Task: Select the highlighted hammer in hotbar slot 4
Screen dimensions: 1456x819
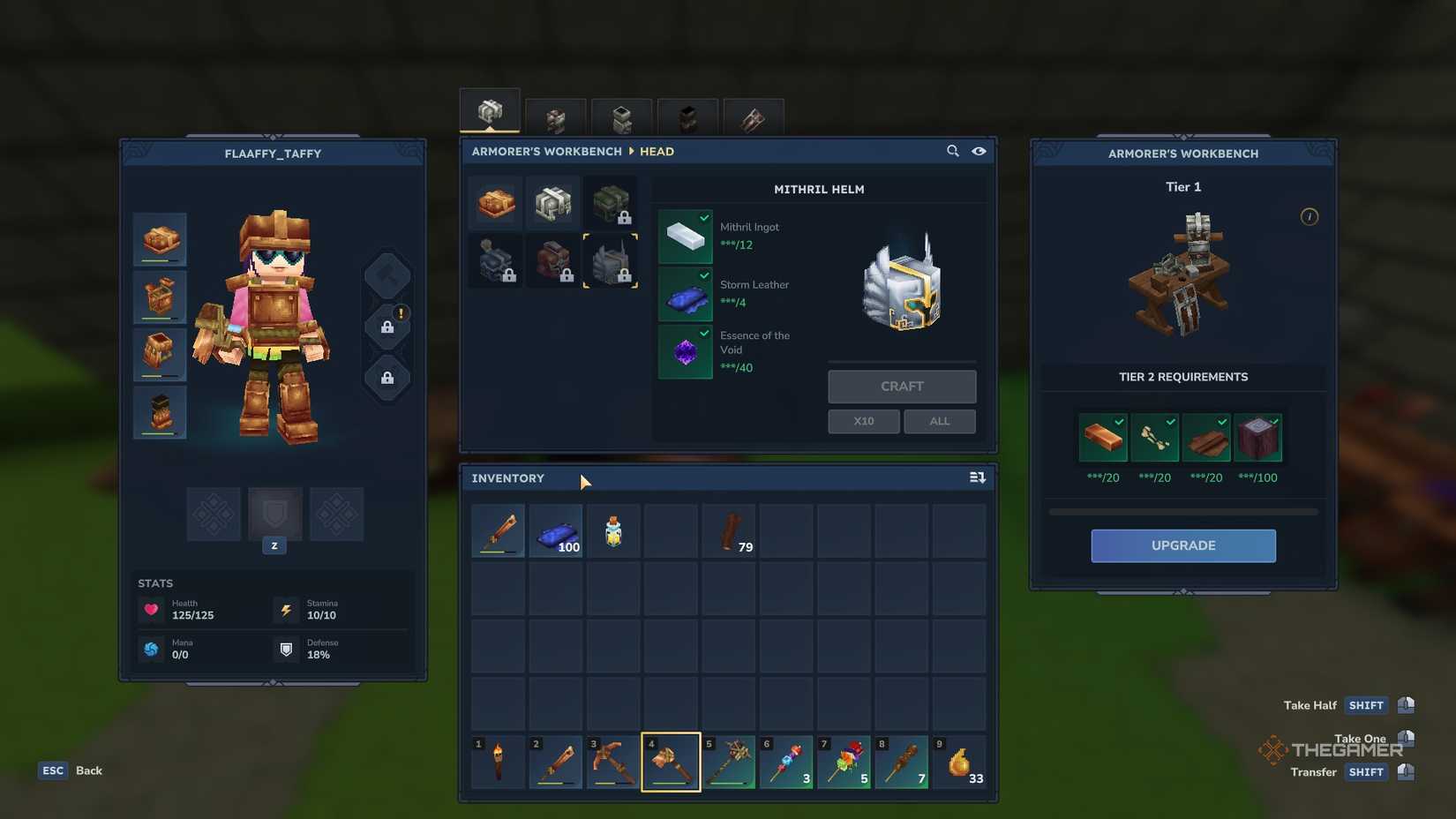Action: click(x=671, y=762)
